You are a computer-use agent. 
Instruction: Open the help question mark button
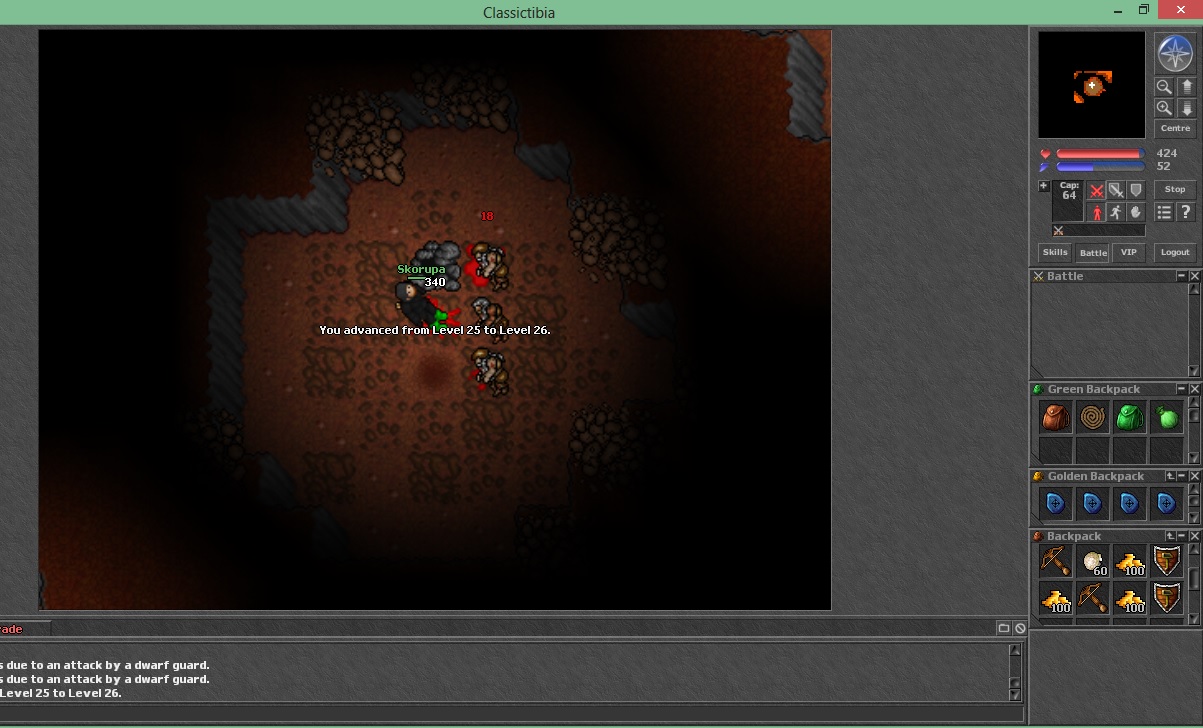coord(1186,212)
